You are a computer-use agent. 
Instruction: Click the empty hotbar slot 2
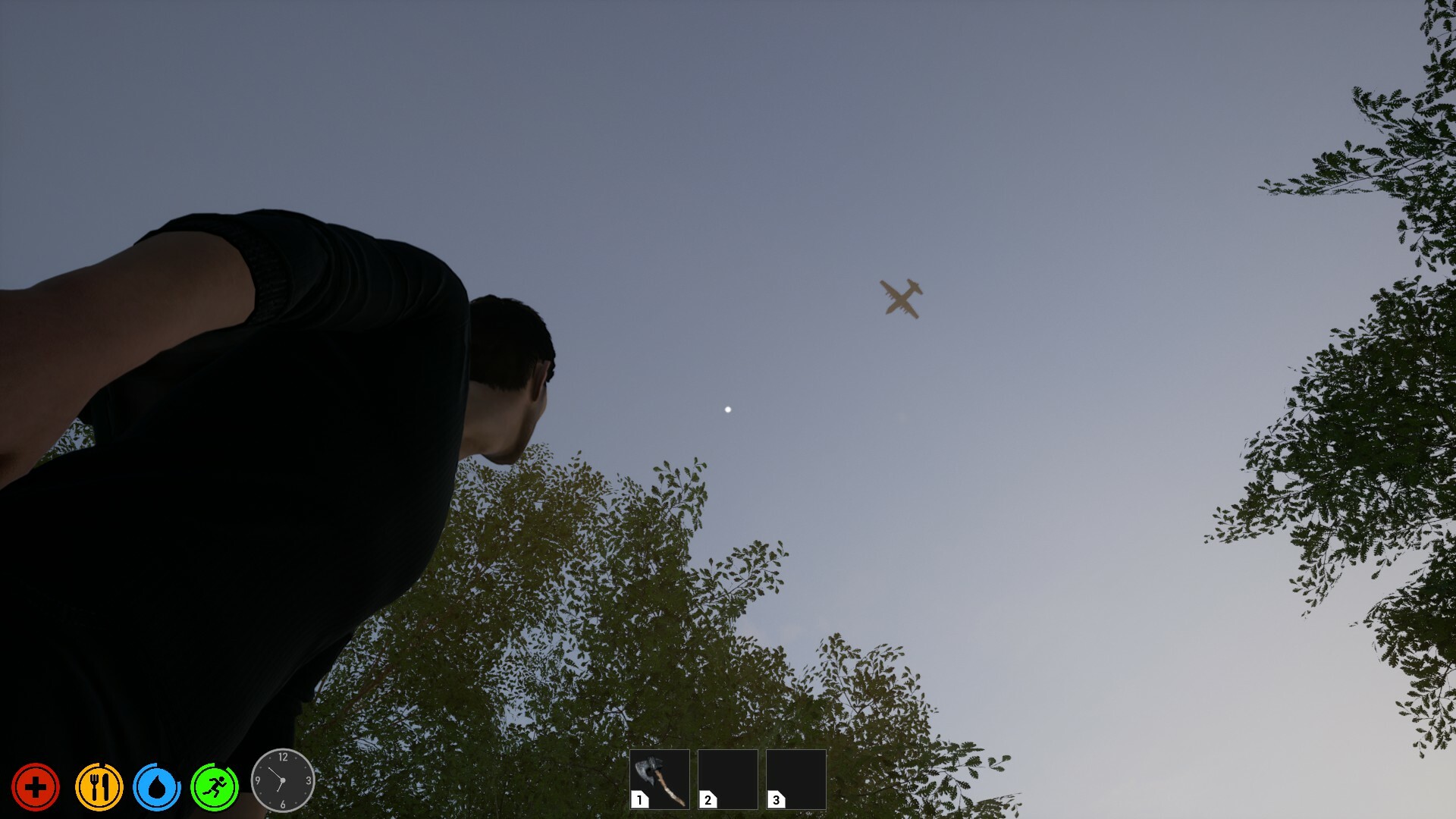[x=726, y=779]
